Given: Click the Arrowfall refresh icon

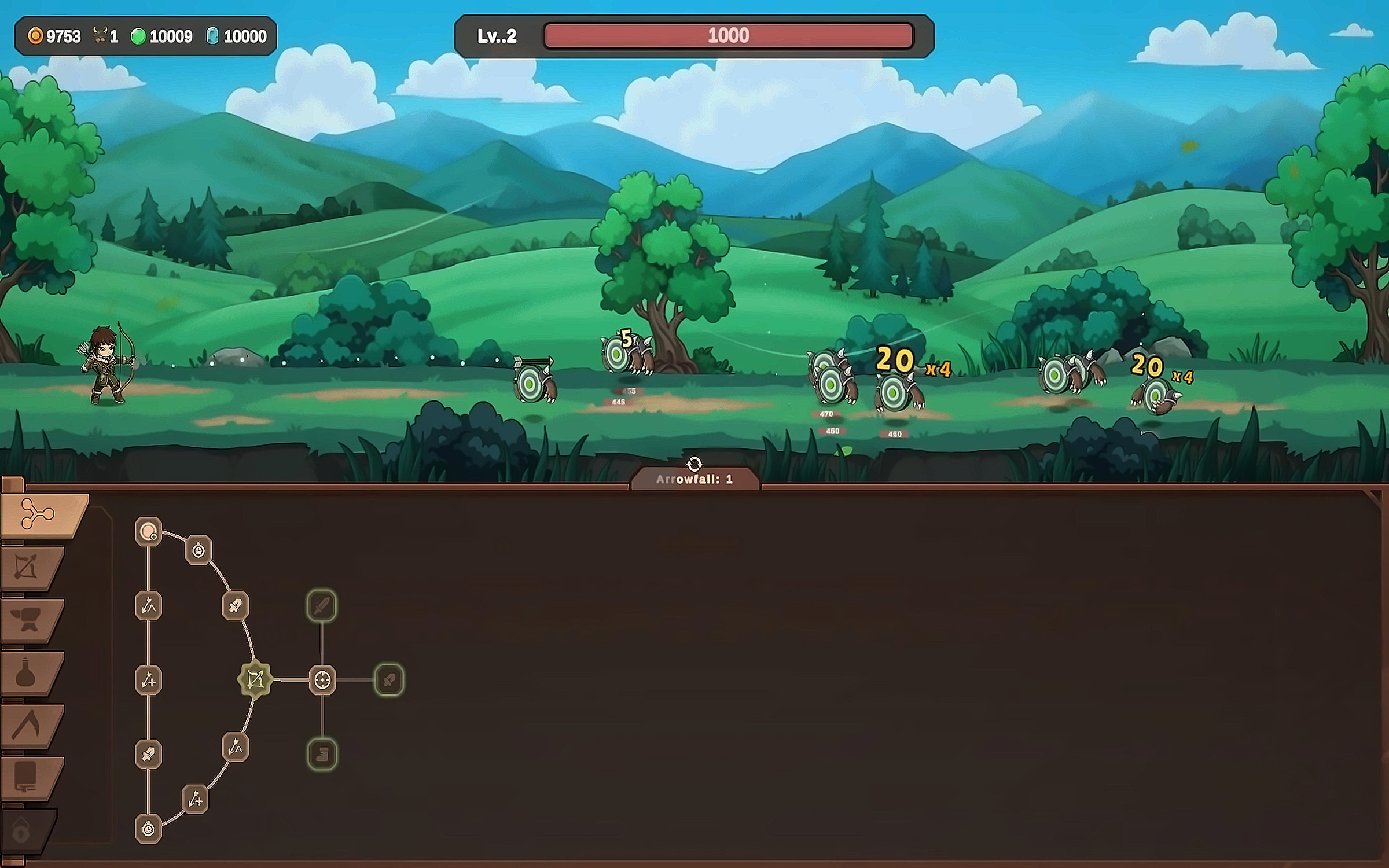Looking at the screenshot, I should point(694,464).
